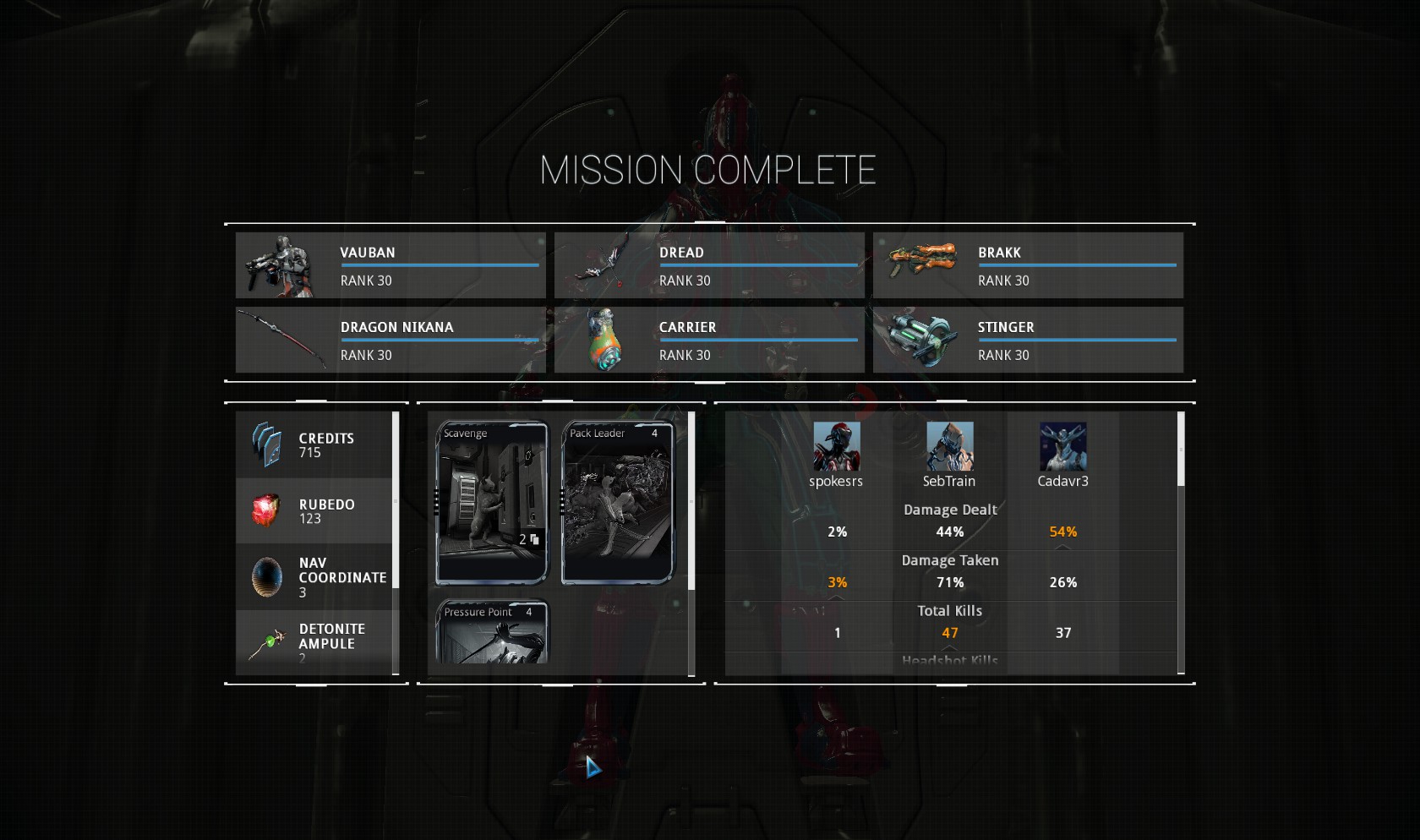This screenshot has height=840, width=1420.
Task: Select the Detonite Ampule reward row
Action: [314, 642]
